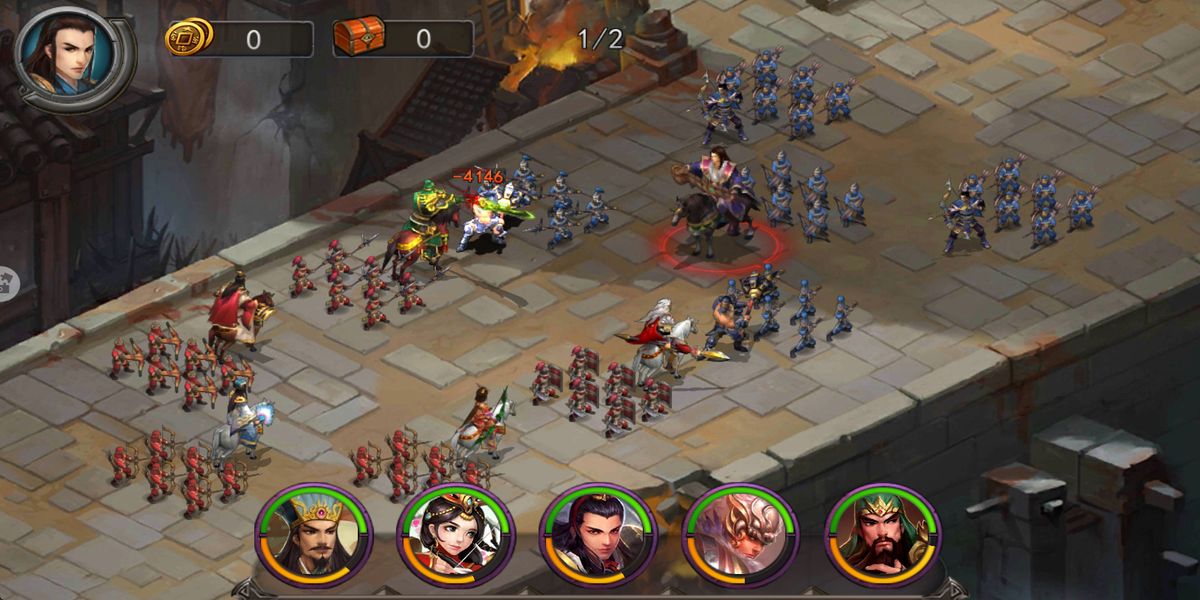Image resolution: width=1200 pixels, height=600 pixels.
Task: Use the dark-haired young swordsman's skill
Action: click(597, 536)
